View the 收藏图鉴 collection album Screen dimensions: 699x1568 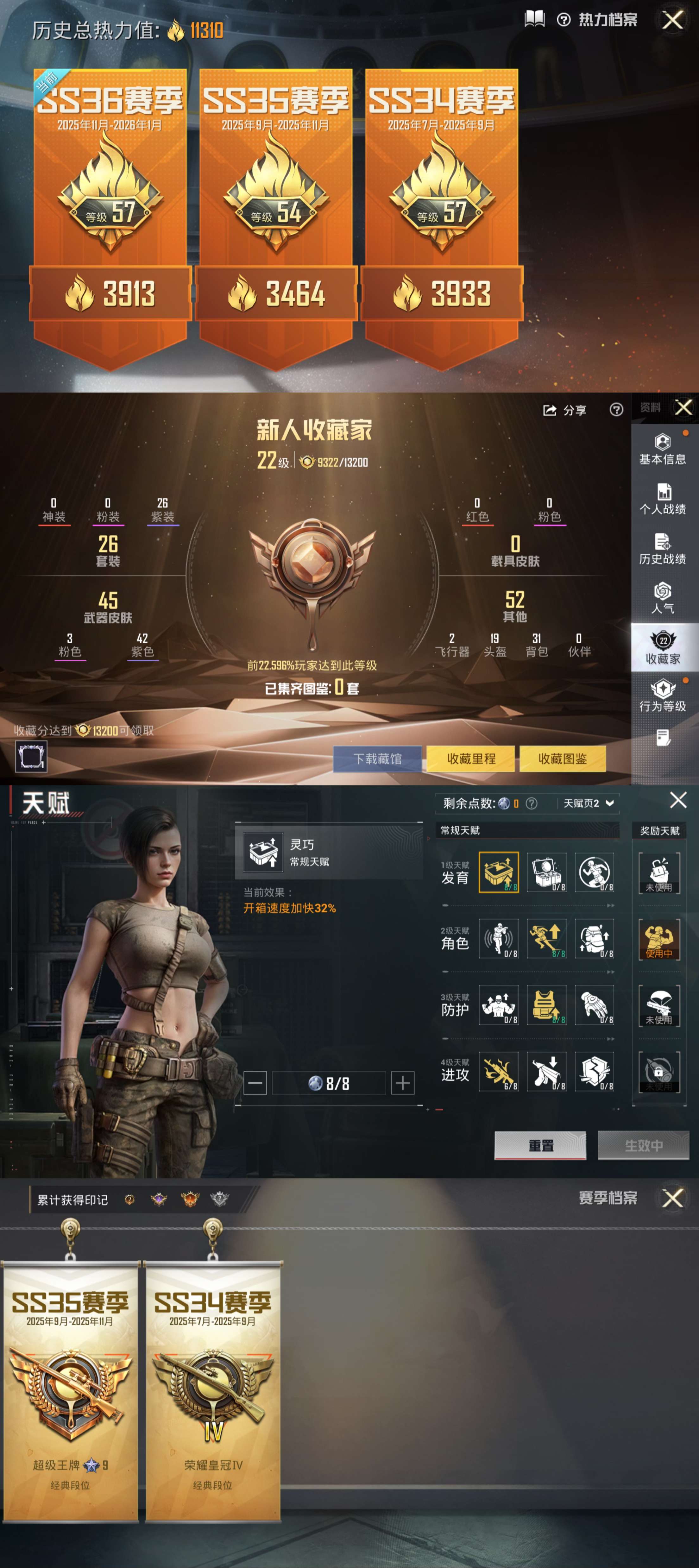[563, 759]
